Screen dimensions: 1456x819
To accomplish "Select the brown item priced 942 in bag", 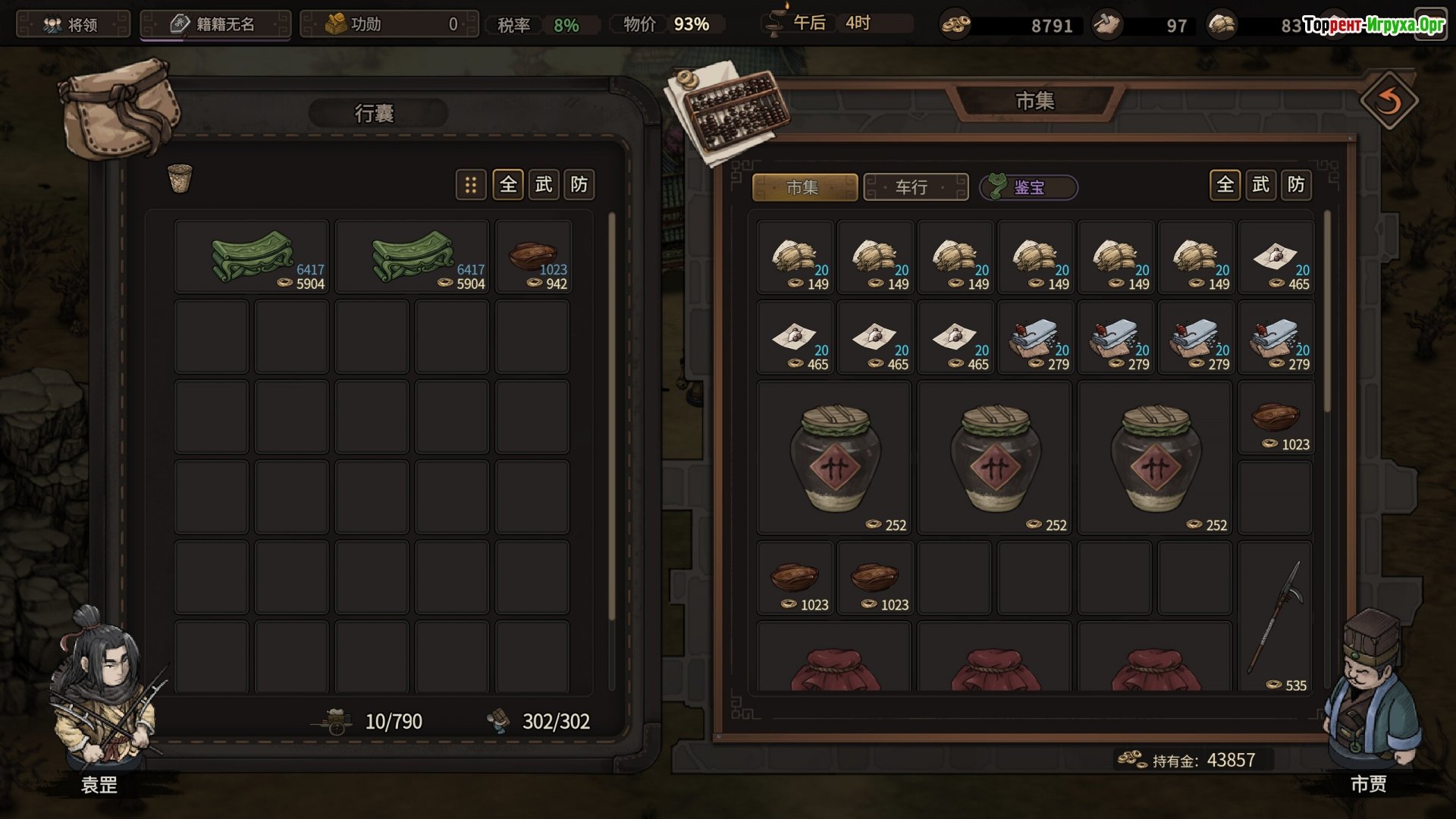I will click(532, 258).
